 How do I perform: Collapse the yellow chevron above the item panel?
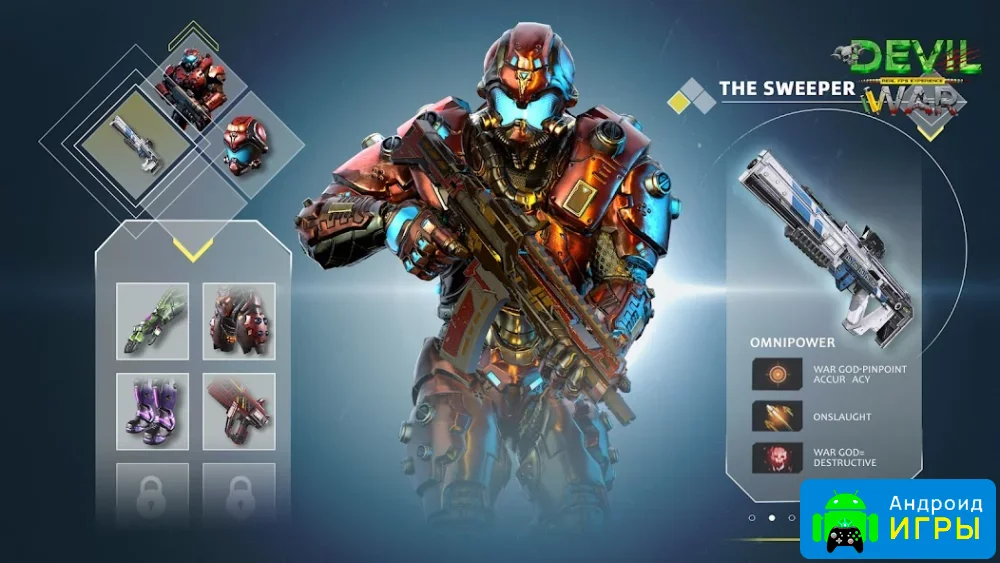point(191,248)
